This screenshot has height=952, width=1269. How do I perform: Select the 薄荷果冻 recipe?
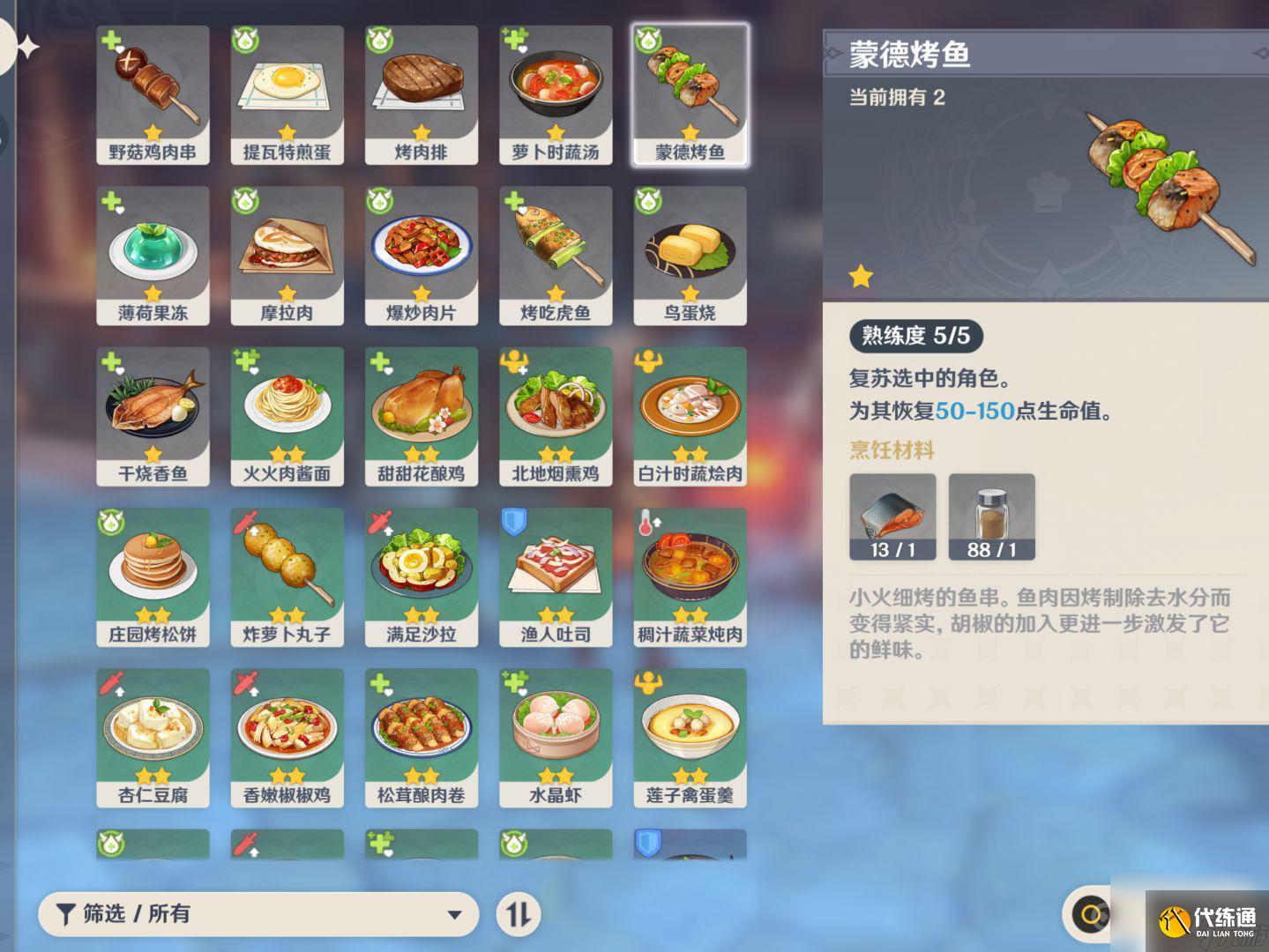click(x=152, y=254)
